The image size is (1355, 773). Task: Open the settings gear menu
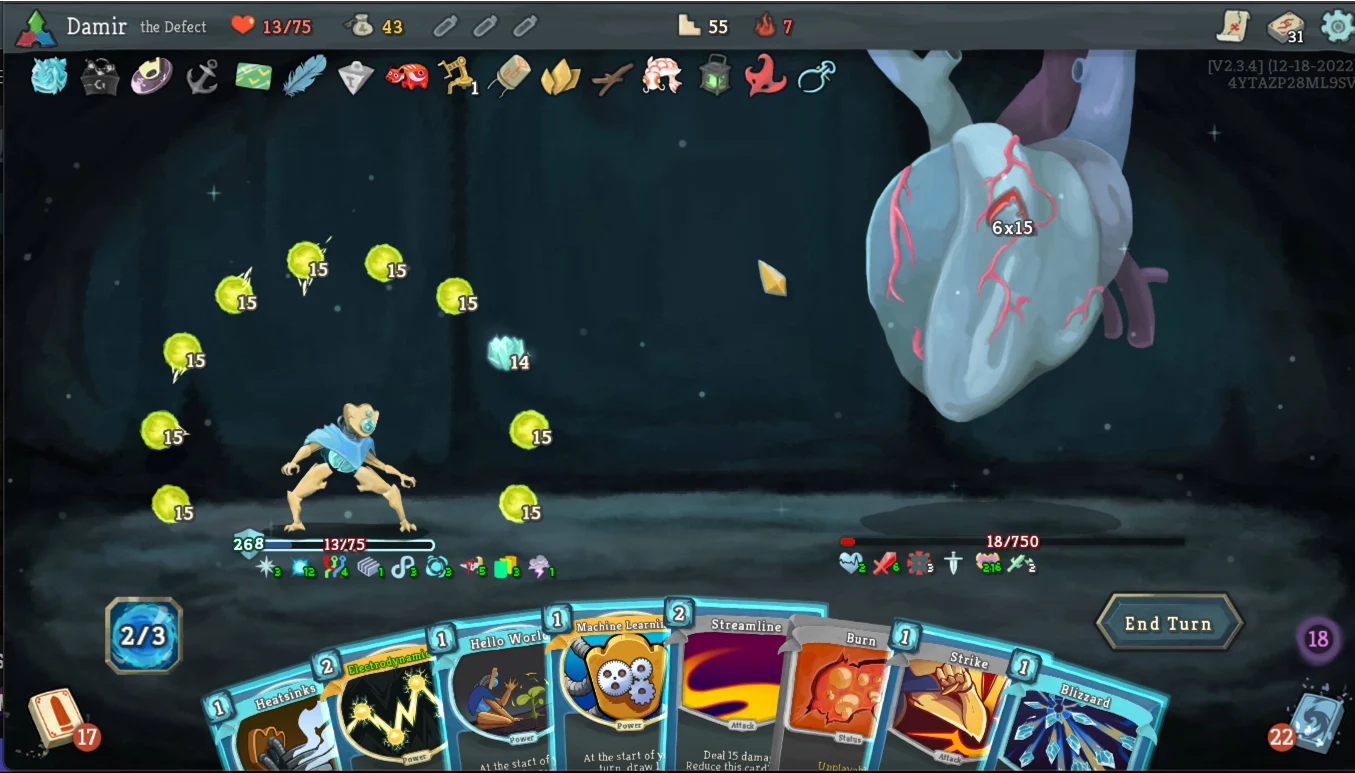point(1337,27)
